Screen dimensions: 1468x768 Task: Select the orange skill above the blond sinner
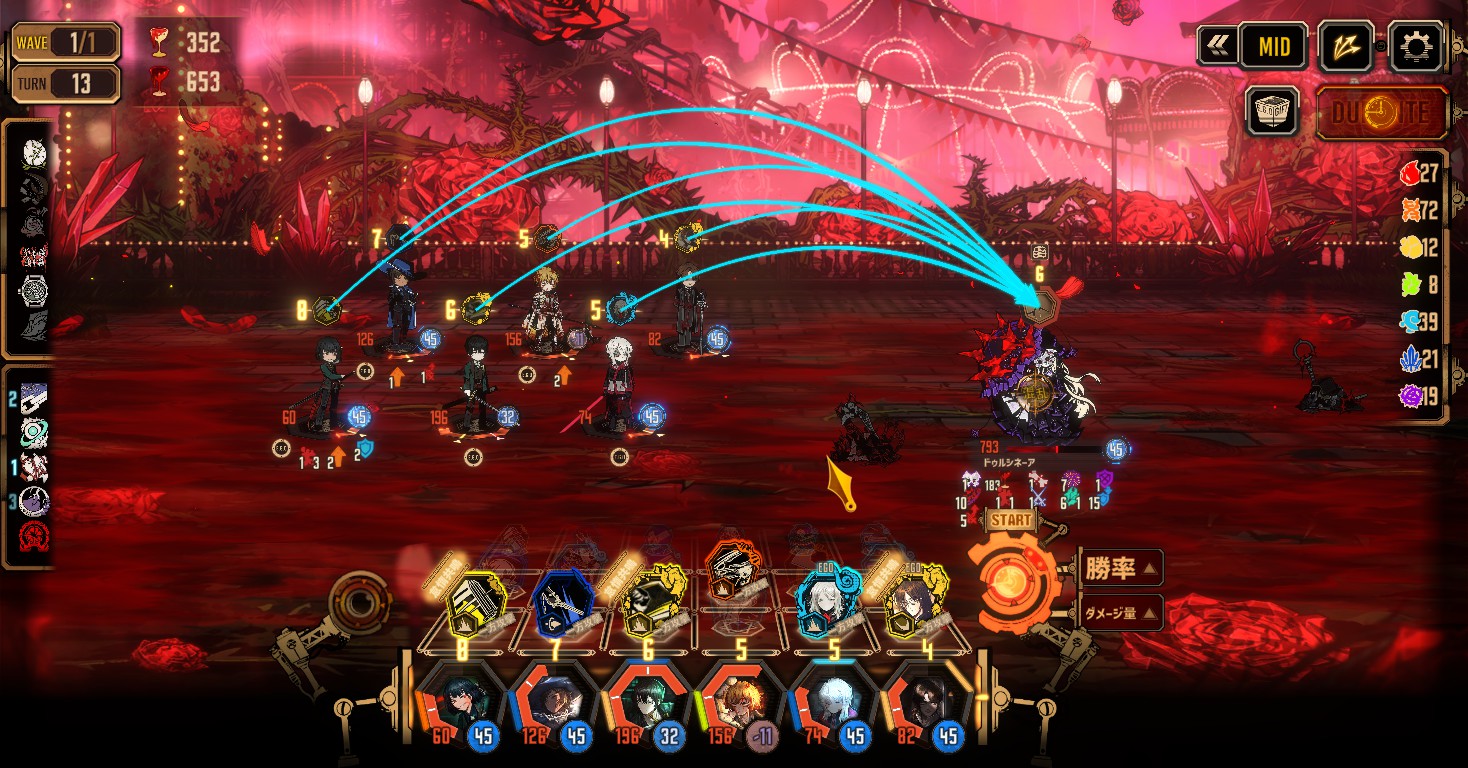point(741,574)
